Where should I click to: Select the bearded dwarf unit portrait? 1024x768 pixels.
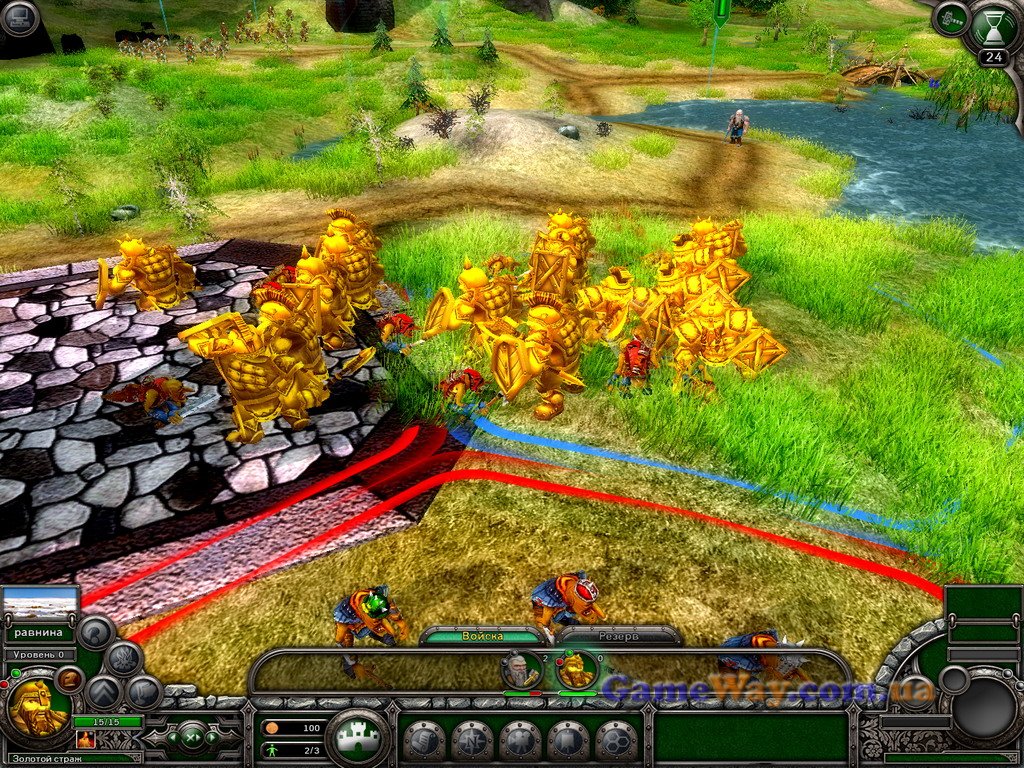tap(522, 669)
